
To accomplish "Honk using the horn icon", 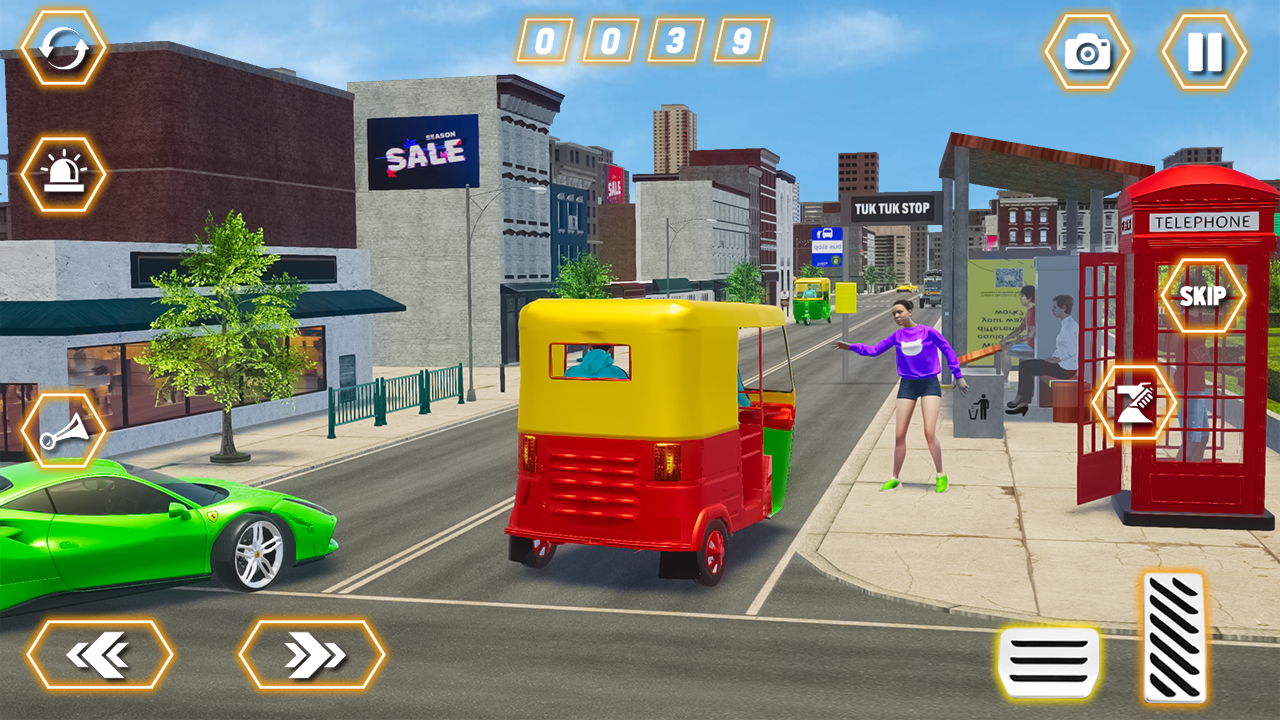I will click(x=64, y=432).
